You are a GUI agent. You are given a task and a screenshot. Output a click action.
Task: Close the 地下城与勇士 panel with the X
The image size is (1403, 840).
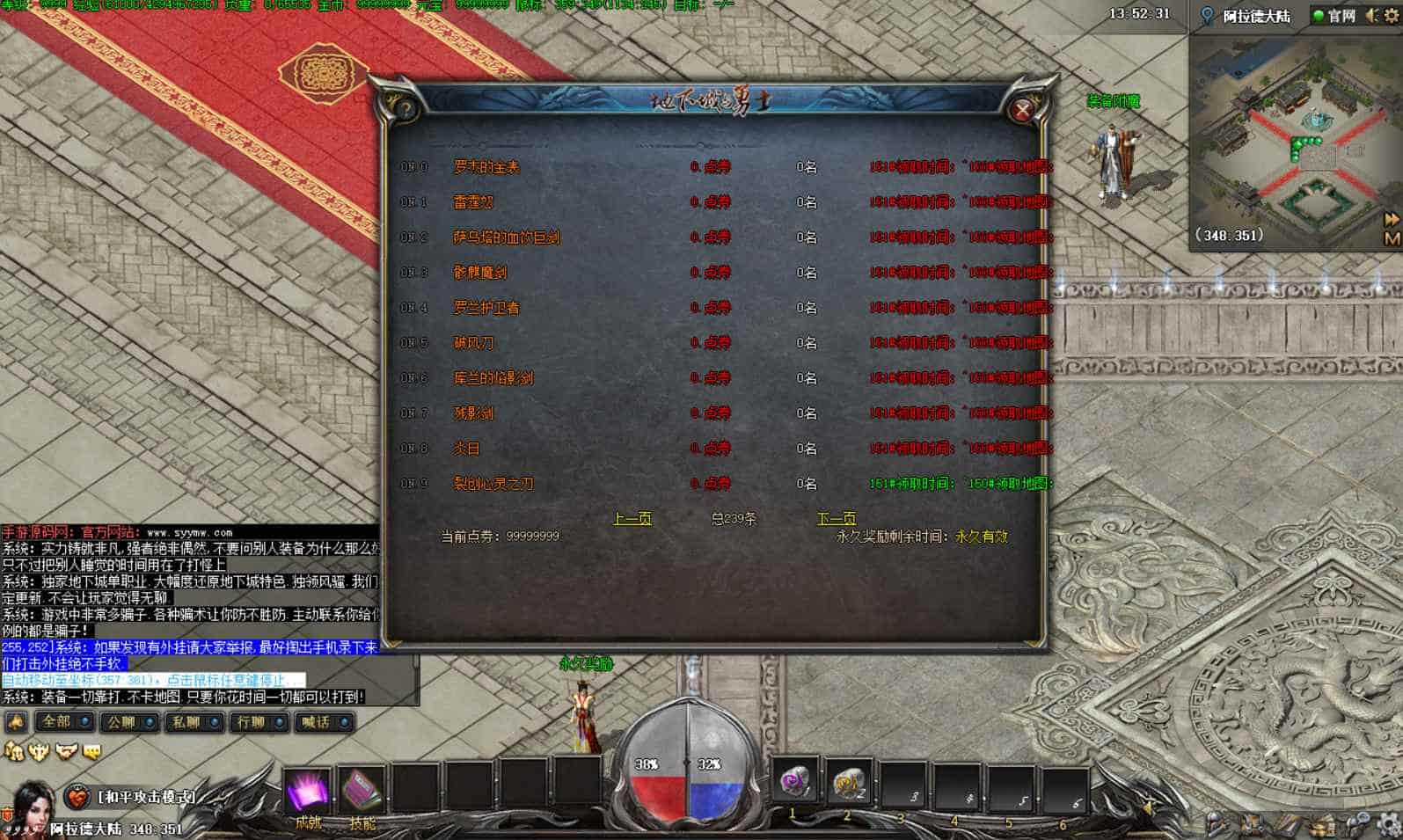(1021, 110)
